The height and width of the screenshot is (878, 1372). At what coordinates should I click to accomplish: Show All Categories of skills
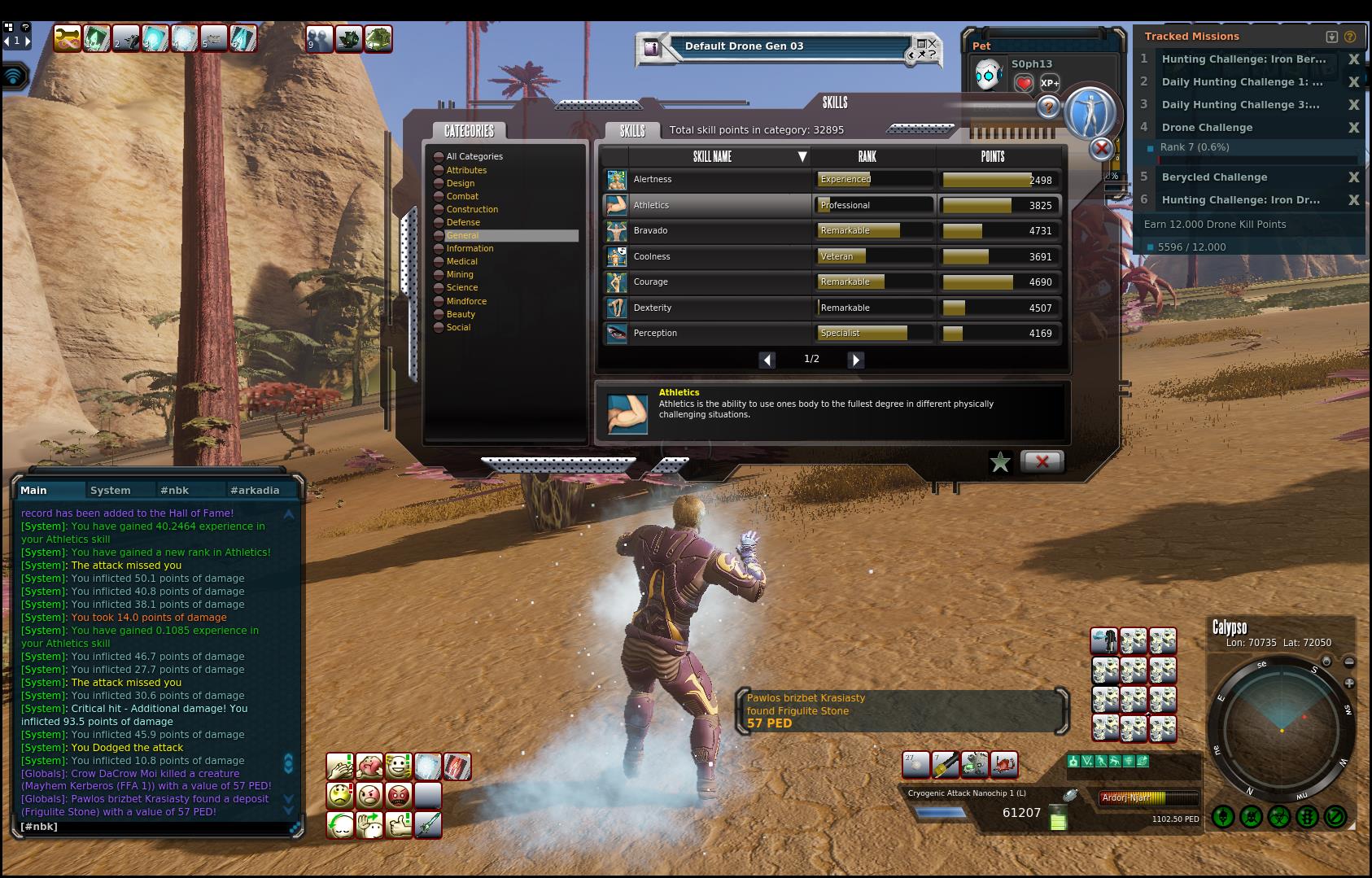(474, 156)
